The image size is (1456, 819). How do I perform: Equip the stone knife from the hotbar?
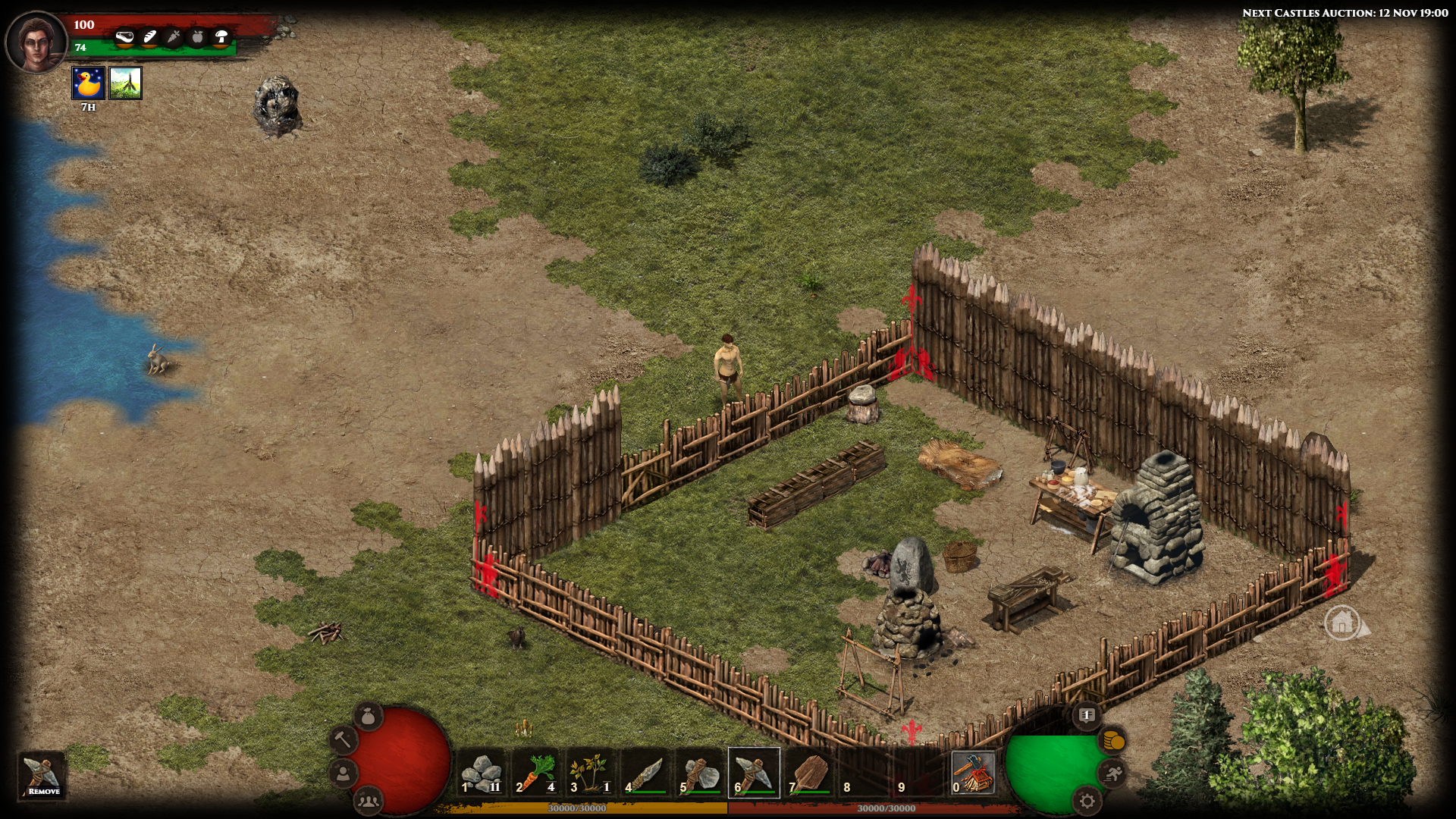point(646,773)
